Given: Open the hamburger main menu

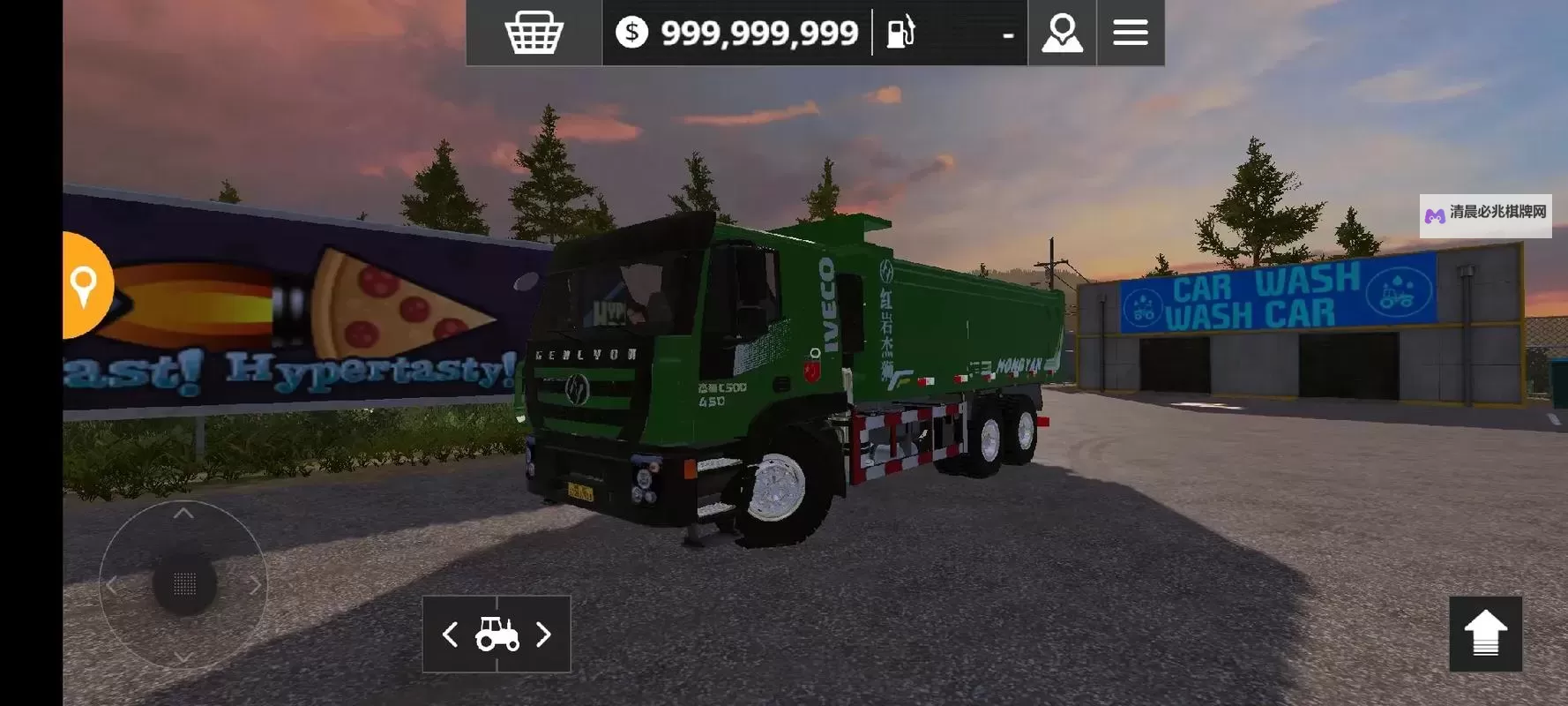Looking at the screenshot, I should [x=1130, y=33].
